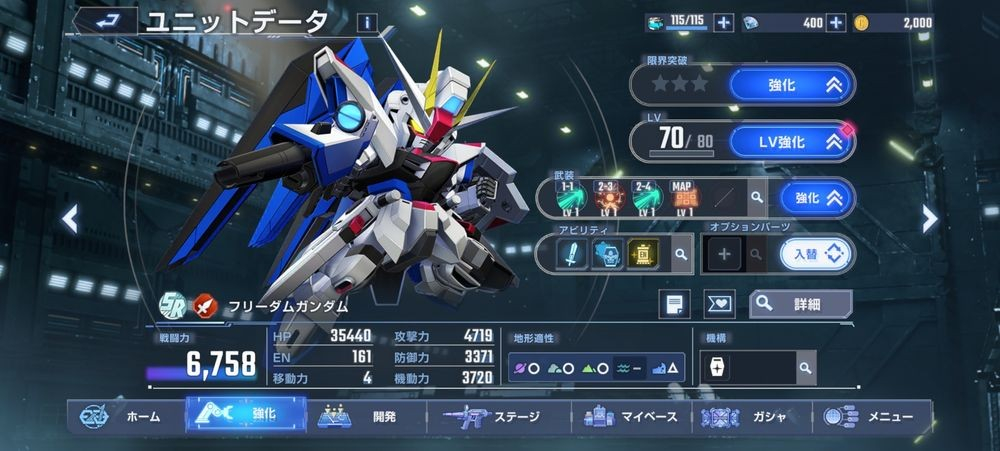Open マイベース my base
Screen dimensions: 1000x451
pyautogui.click(x=632, y=416)
